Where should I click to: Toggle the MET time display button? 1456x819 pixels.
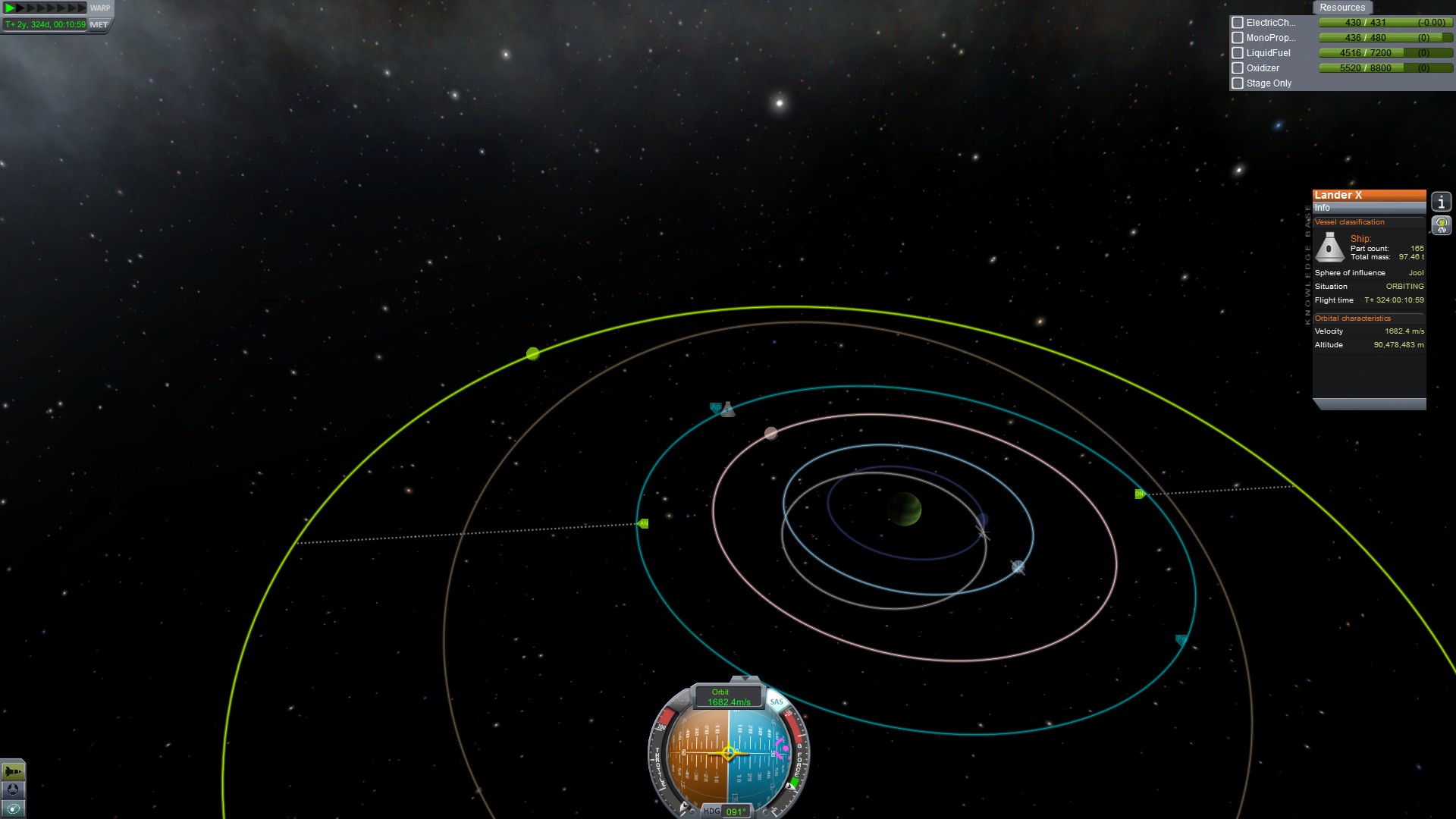point(99,24)
